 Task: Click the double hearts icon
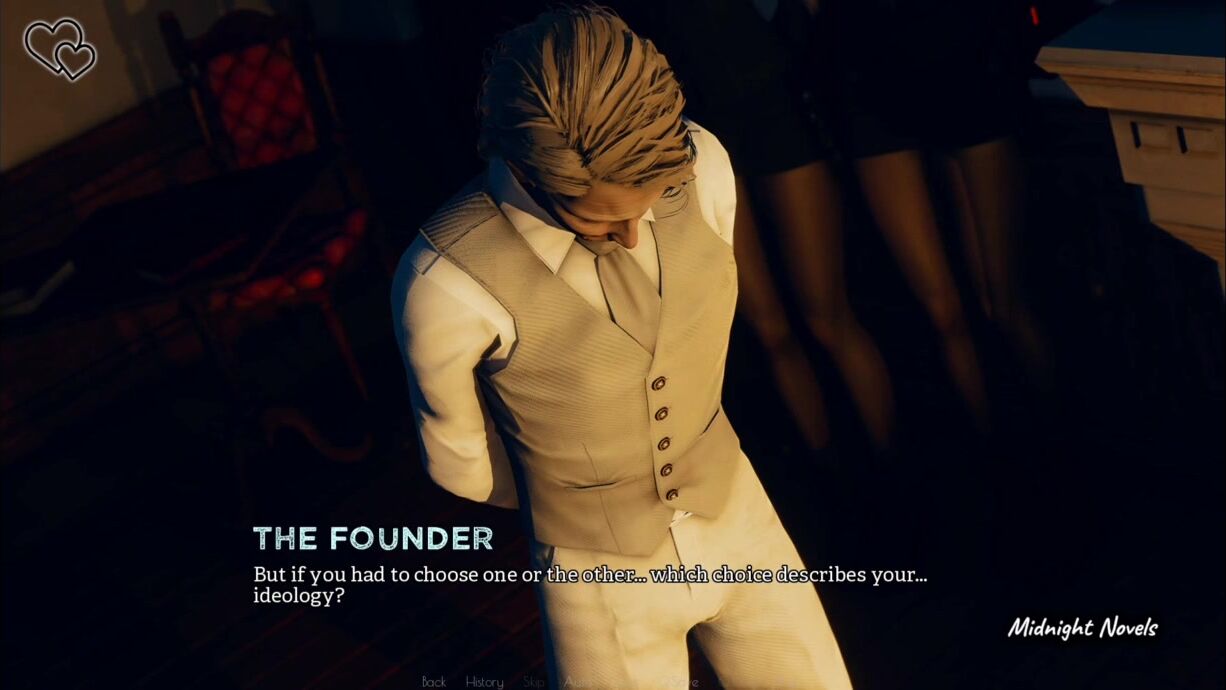tap(60, 48)
